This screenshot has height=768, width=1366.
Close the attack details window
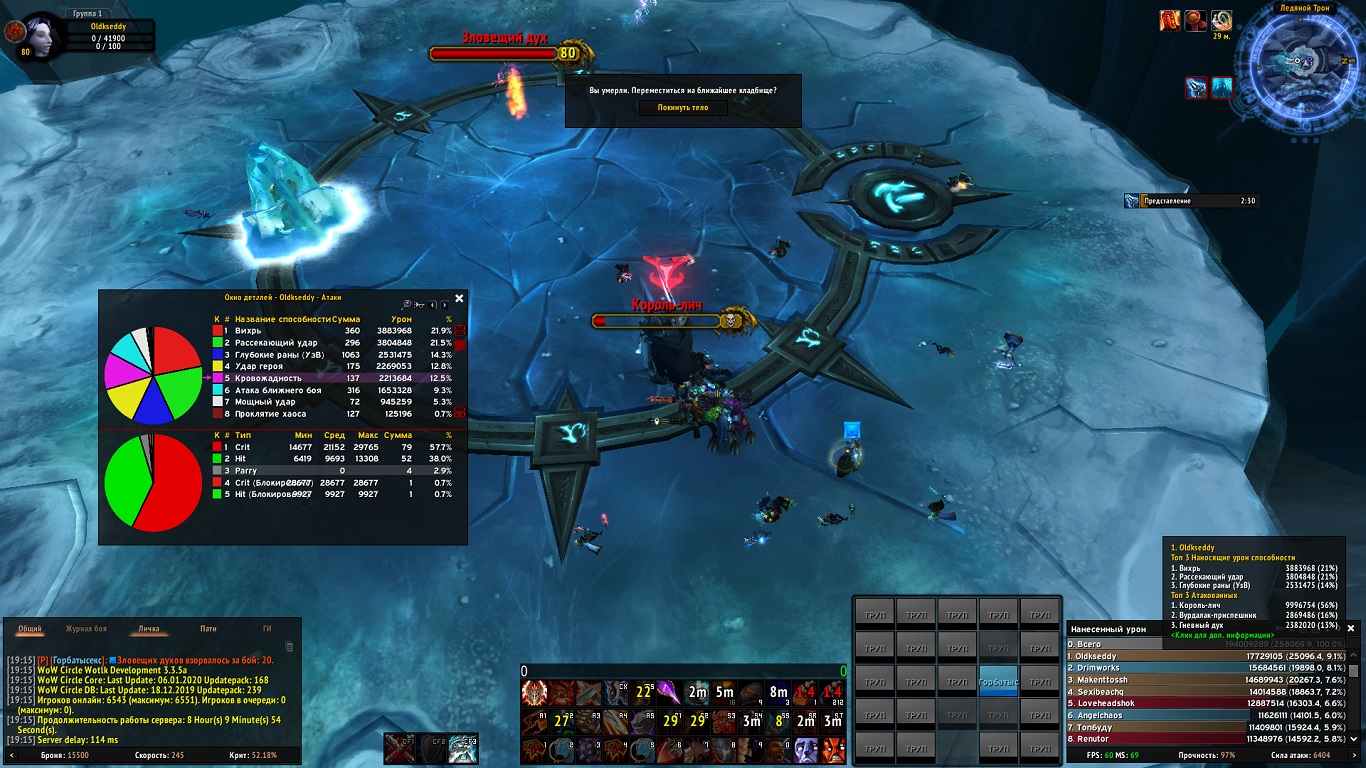pyautogui.click(x=459, y=298)
